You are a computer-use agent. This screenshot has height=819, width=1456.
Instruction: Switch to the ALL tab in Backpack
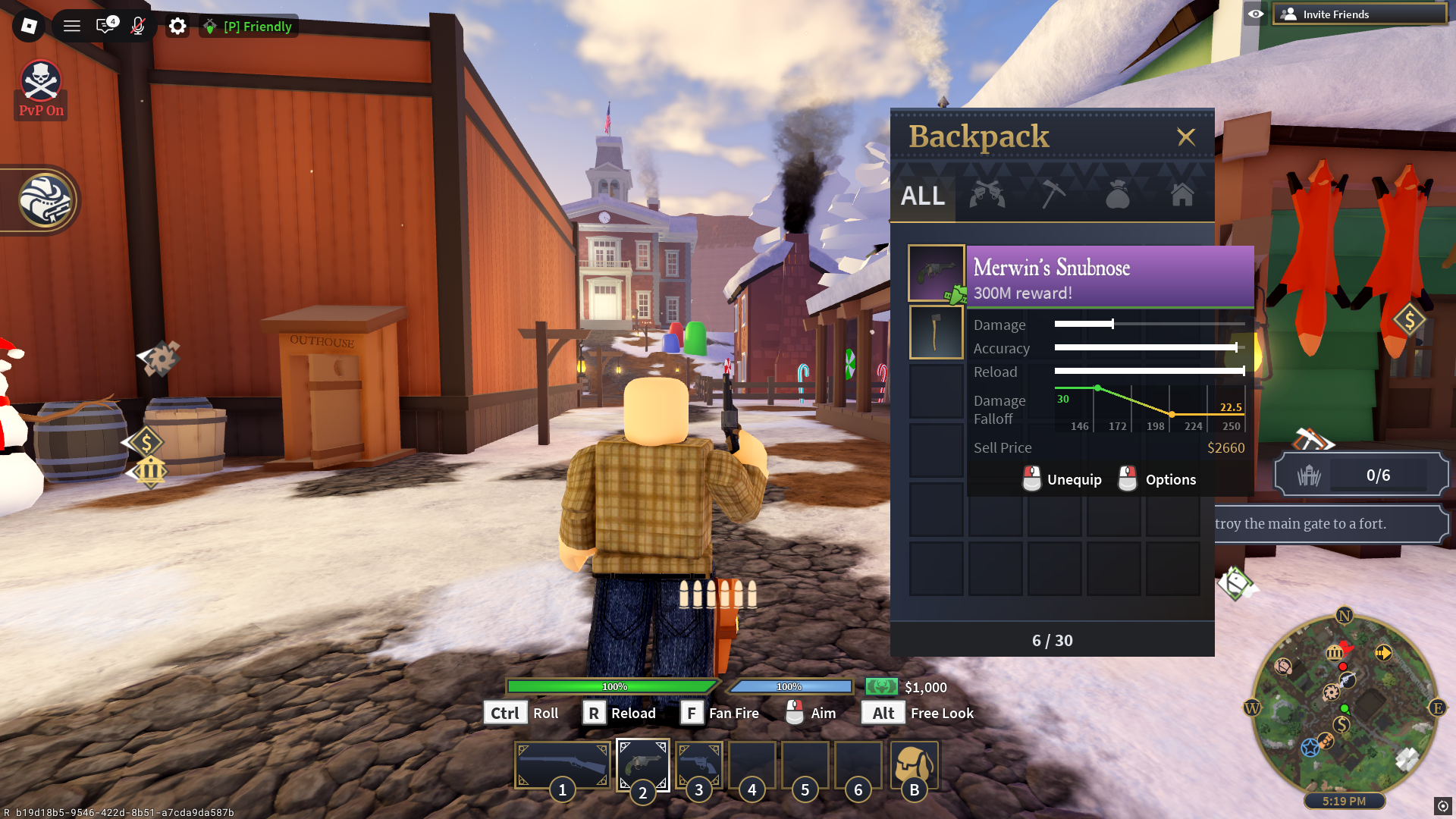(921, 196)
